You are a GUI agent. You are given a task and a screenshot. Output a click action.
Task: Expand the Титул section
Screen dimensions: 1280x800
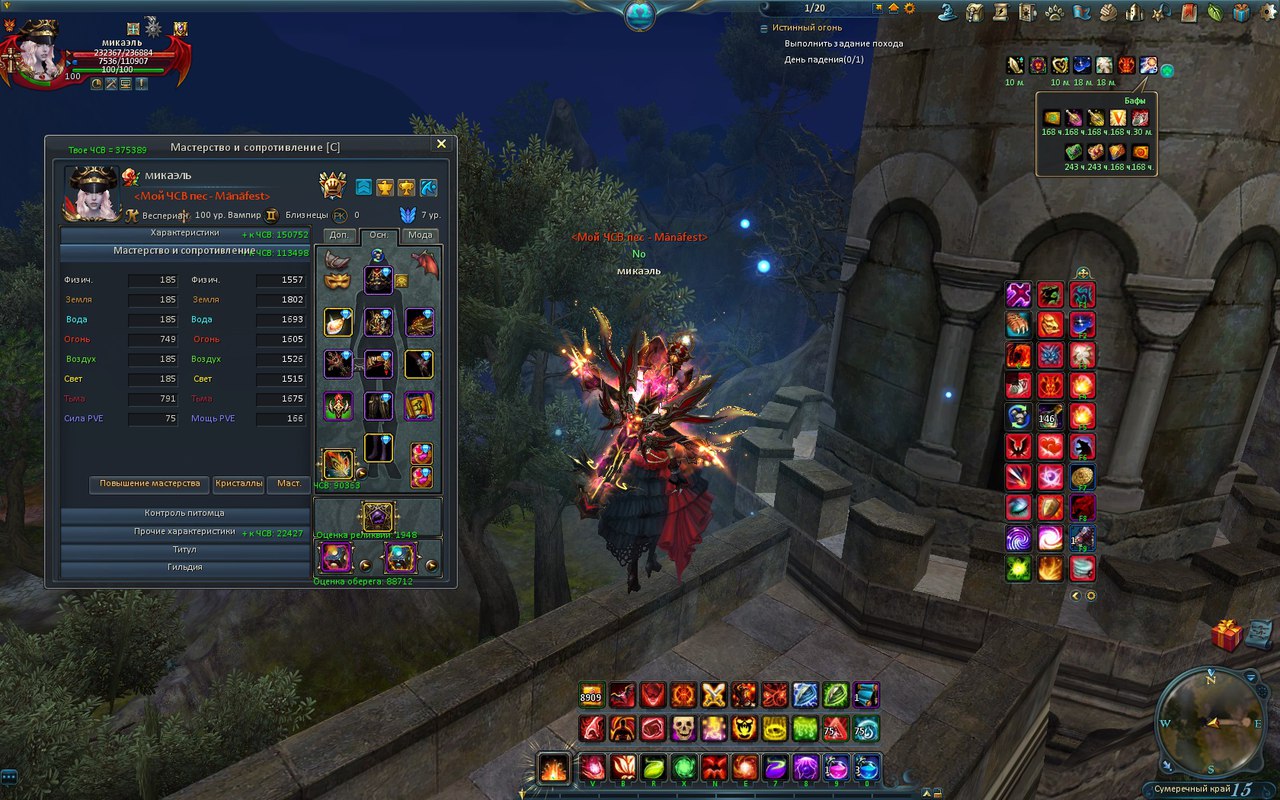click(185, 550)
